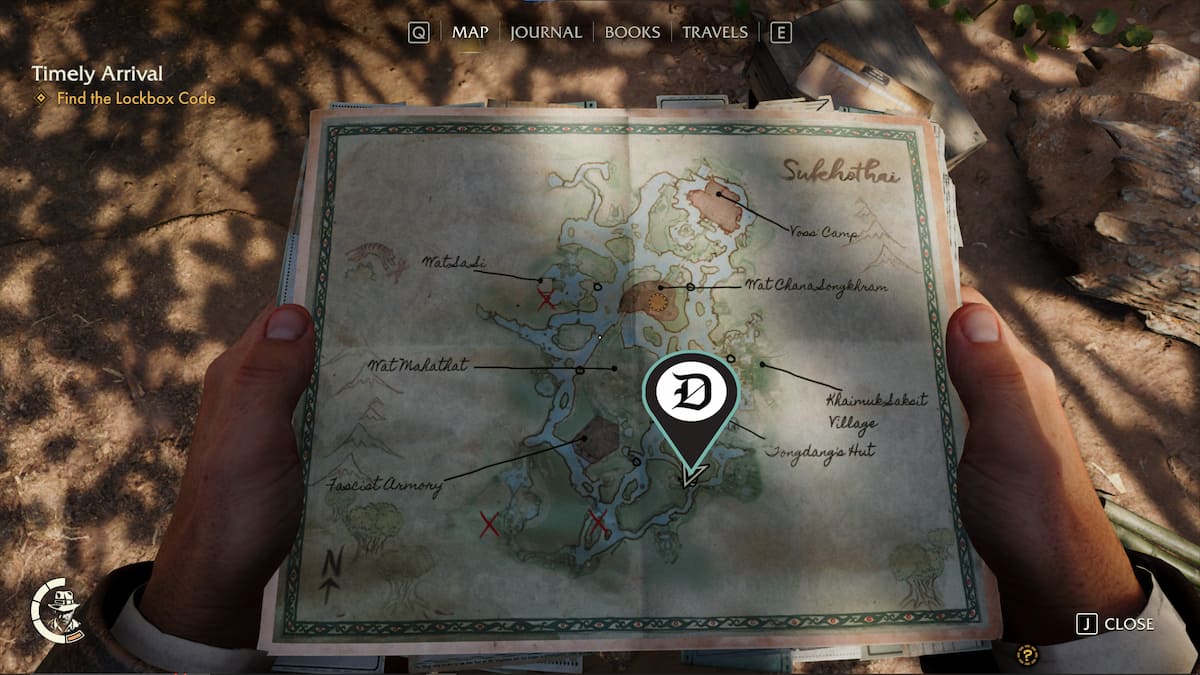Select the Fascist Armory map location

point(384,487)
